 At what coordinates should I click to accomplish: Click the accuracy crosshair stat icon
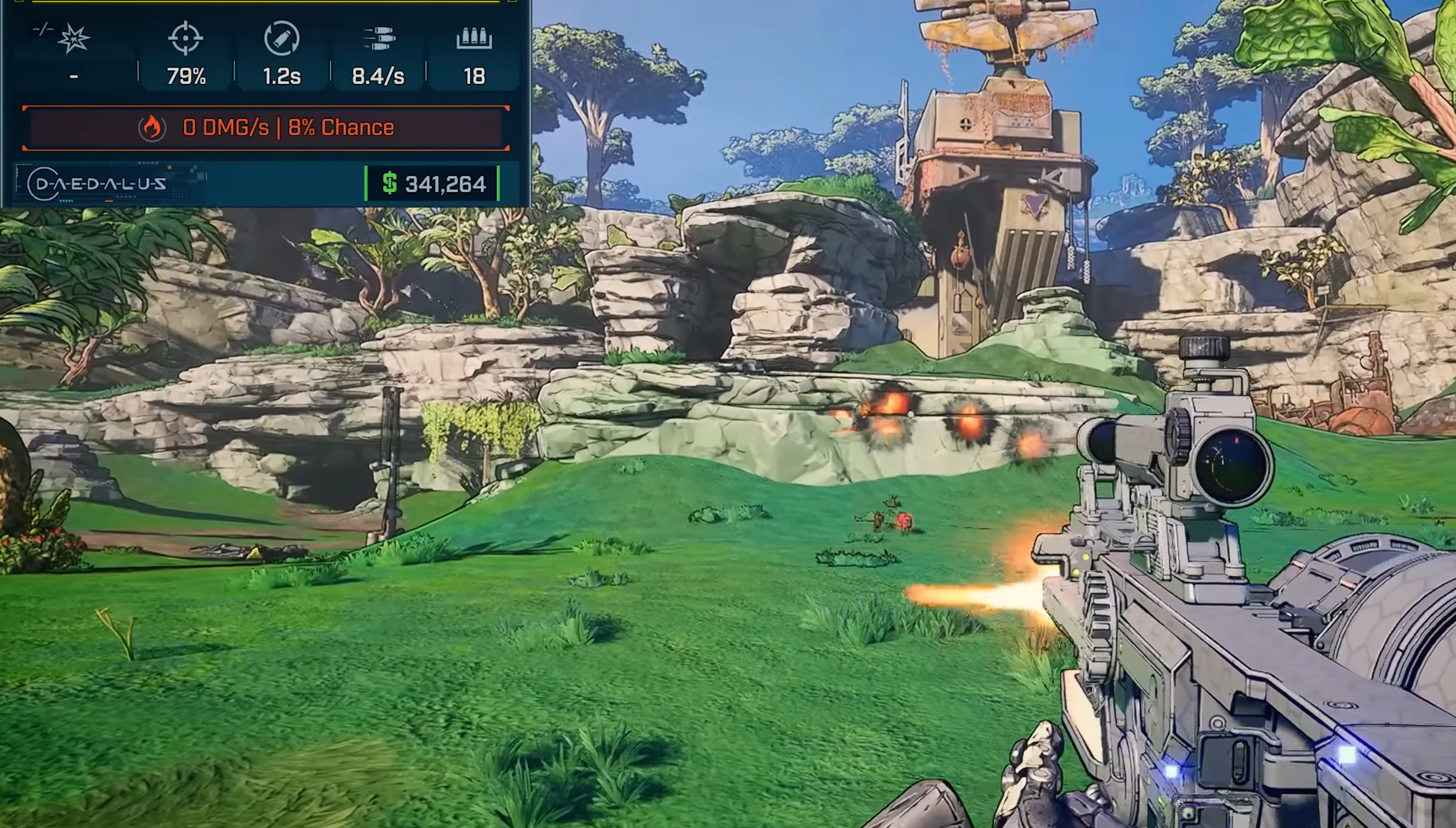185,38
